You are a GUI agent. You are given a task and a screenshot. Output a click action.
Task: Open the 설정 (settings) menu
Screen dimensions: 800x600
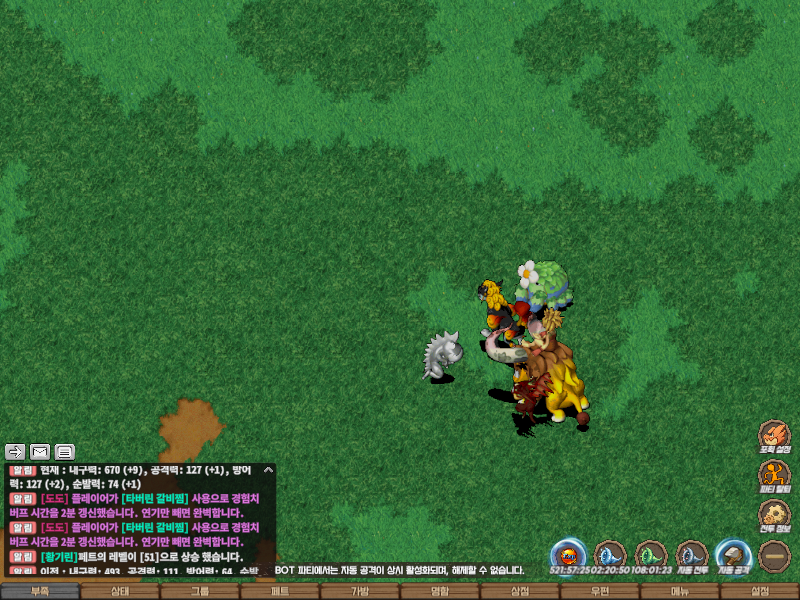click(760, 591)
